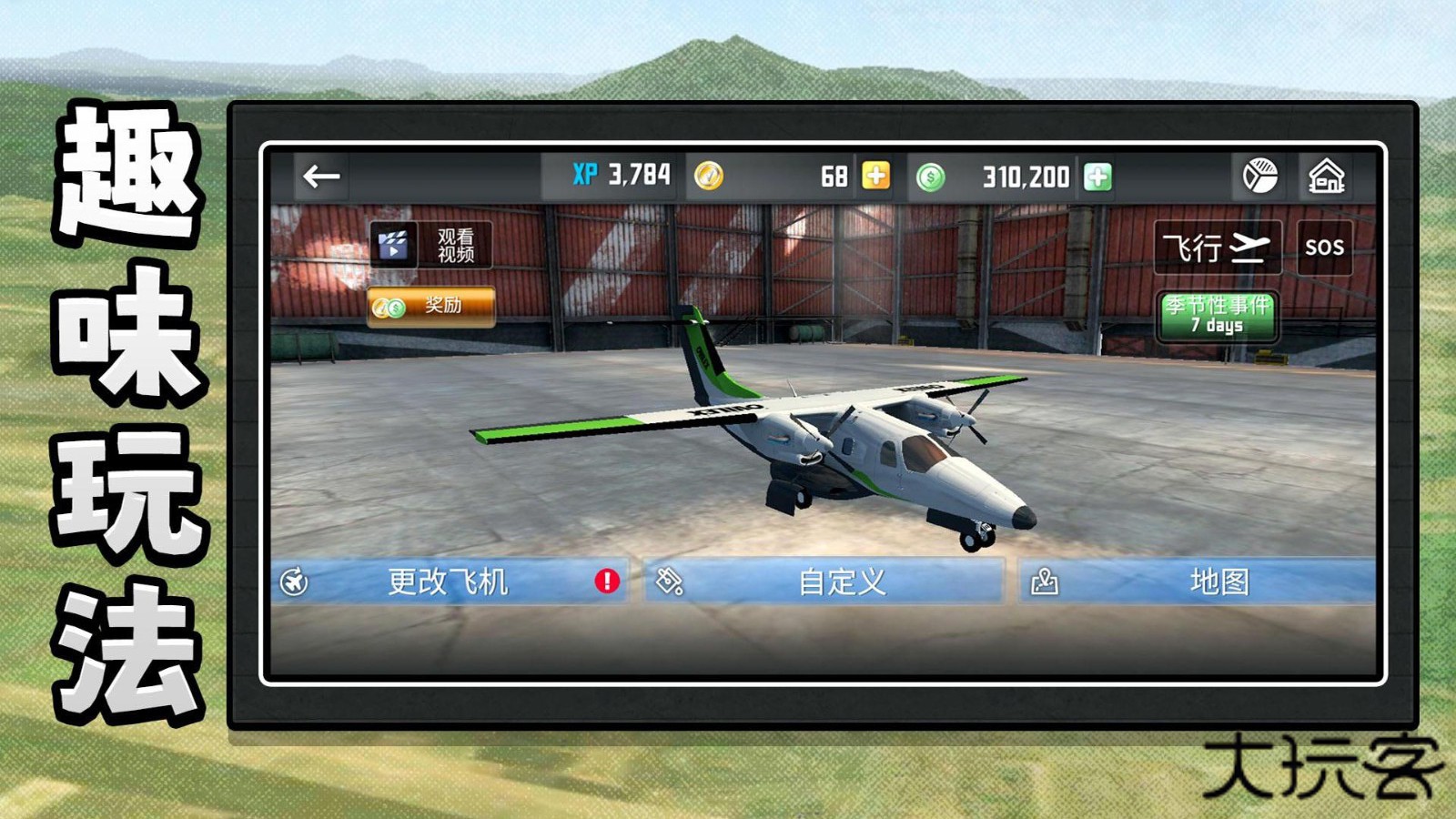Select the spray paint icon beside 自定义
The height and width of the screenshot is (819, 1456).
671,581
